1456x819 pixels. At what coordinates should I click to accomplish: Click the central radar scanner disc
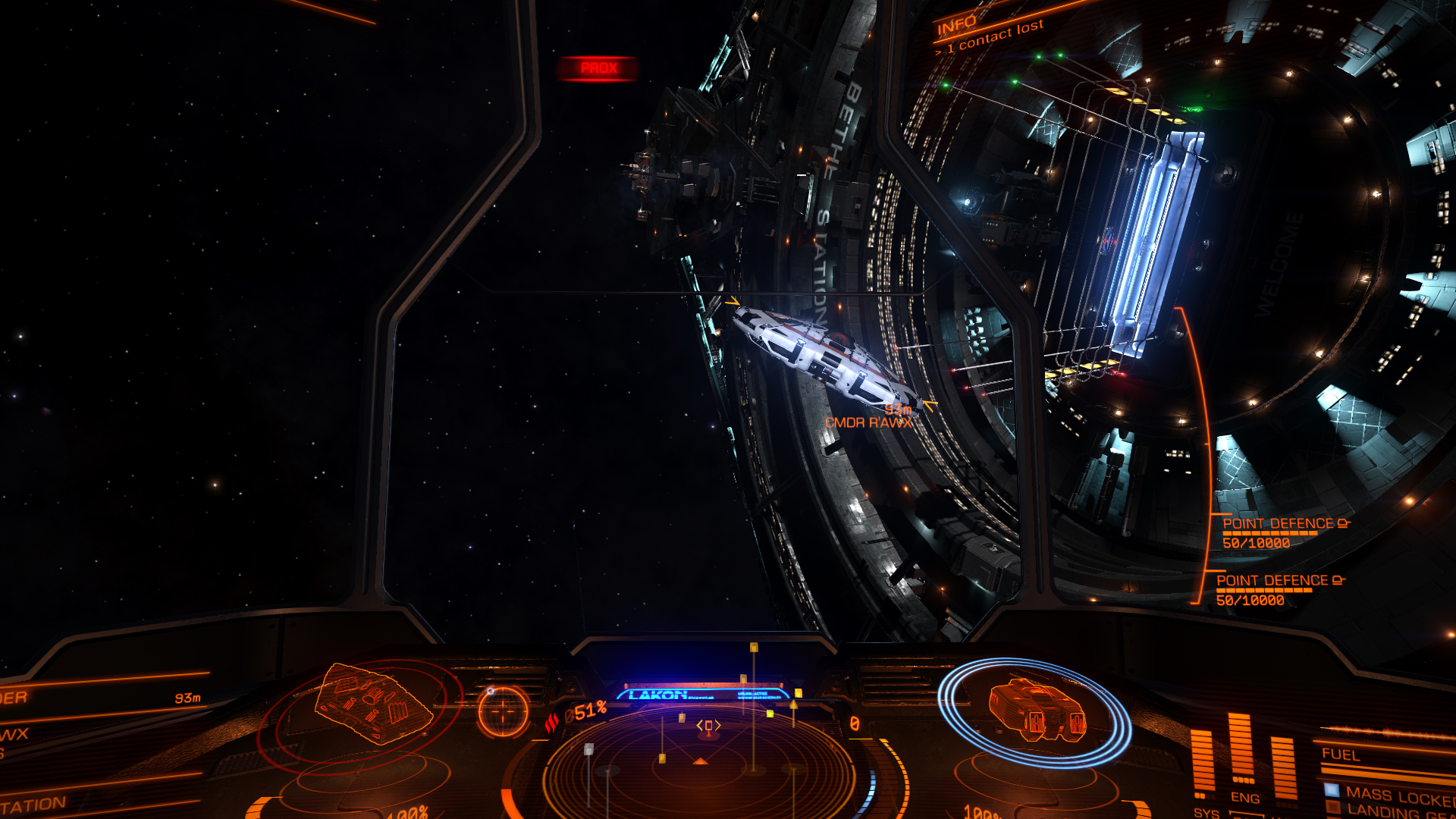click(x=699, y=766)
